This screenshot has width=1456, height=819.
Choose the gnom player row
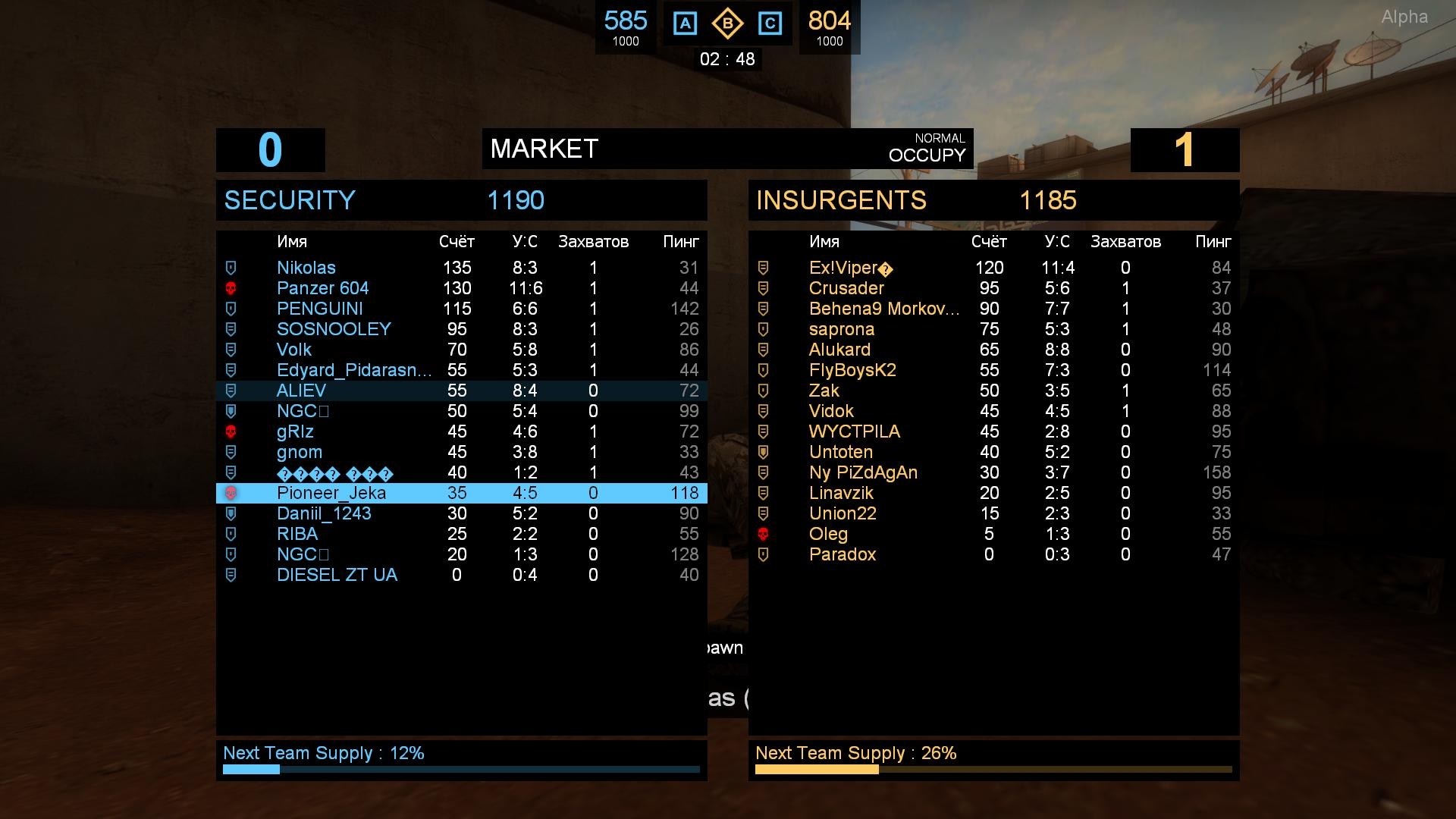coord(300,452)
